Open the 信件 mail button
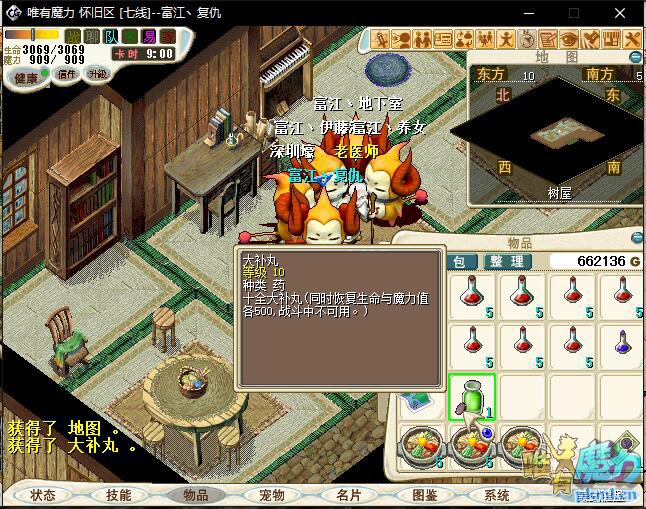 click(x=67, y=75)
